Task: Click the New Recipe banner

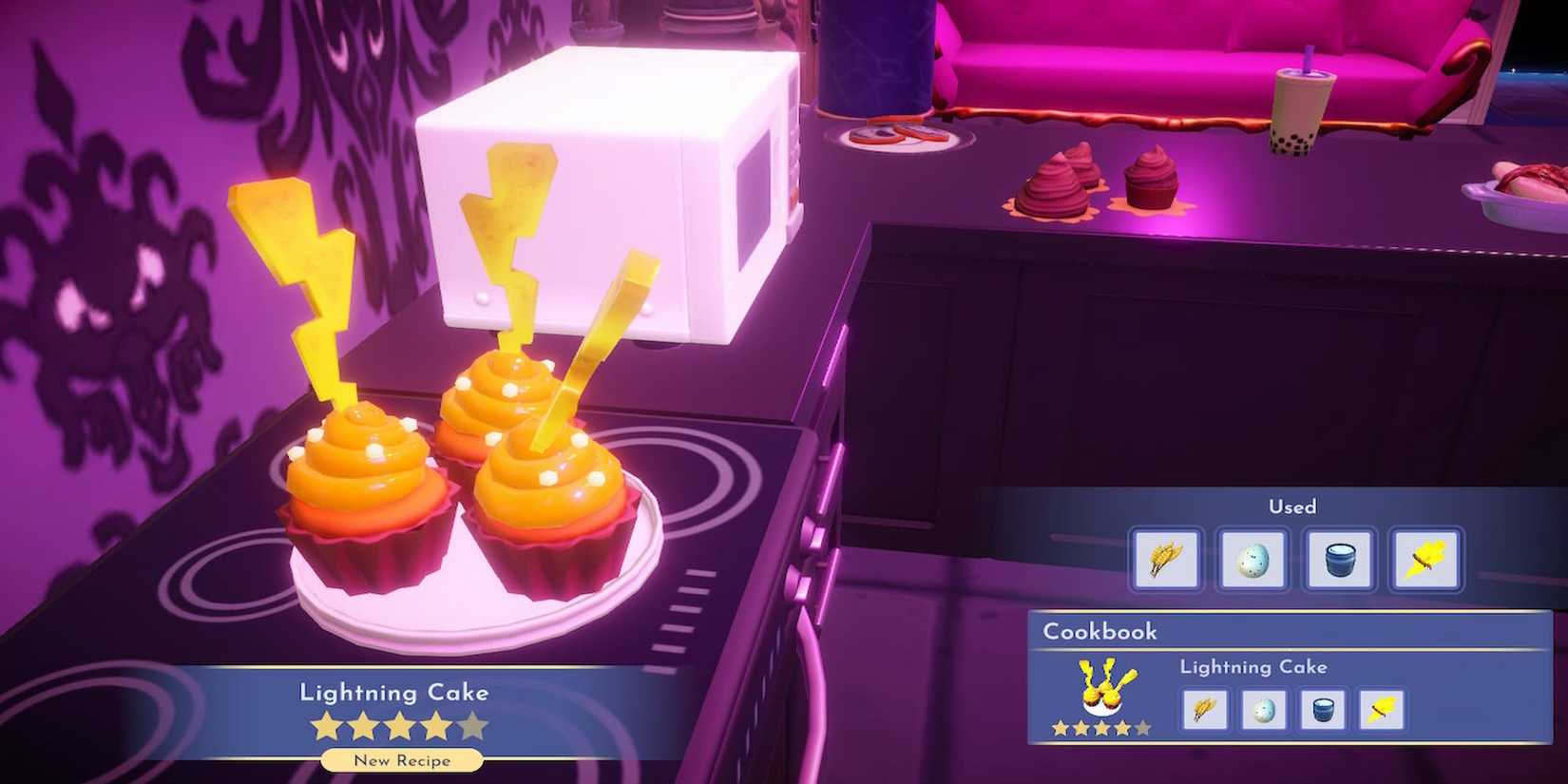Action: 402,760
